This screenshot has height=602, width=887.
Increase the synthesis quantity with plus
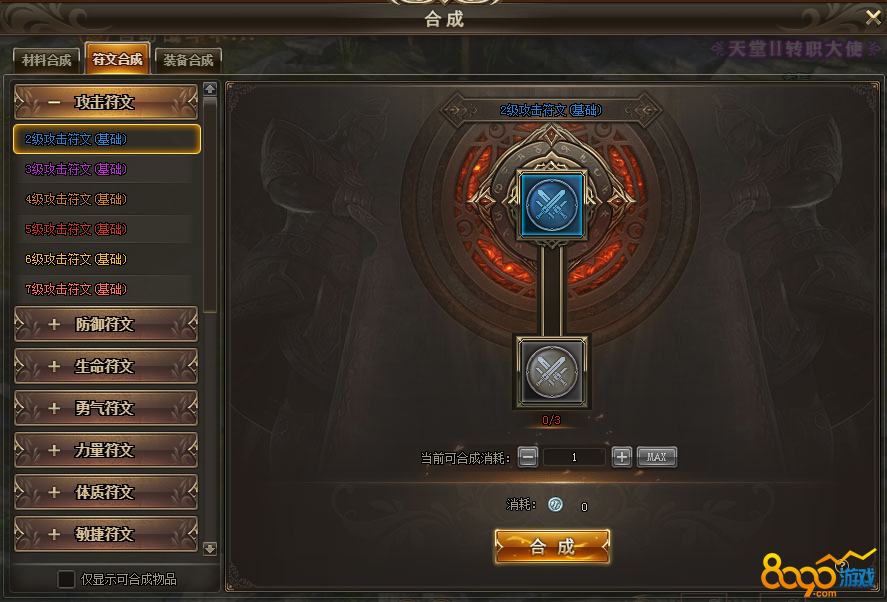(621, 457)
